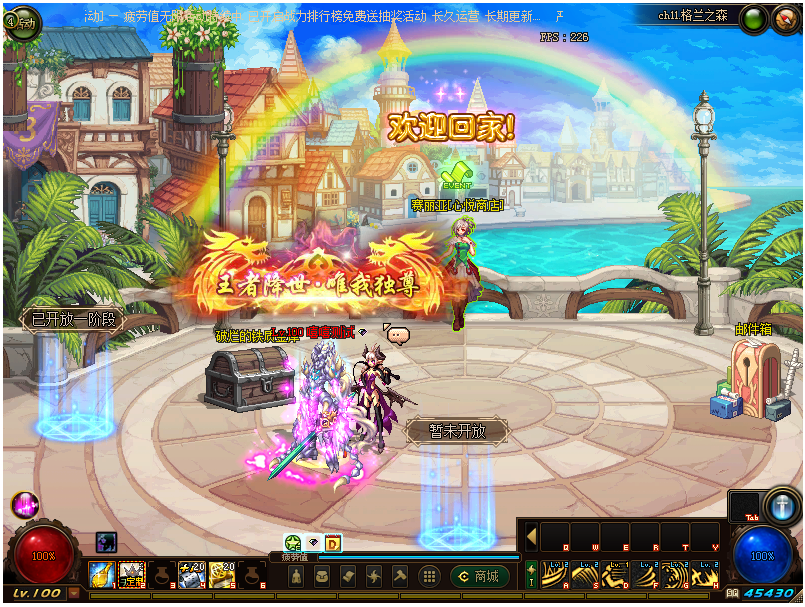Click the green orb button beside channel name
Image resolution: width=805 pixels, height=607 pixels.
coord(753,18)
